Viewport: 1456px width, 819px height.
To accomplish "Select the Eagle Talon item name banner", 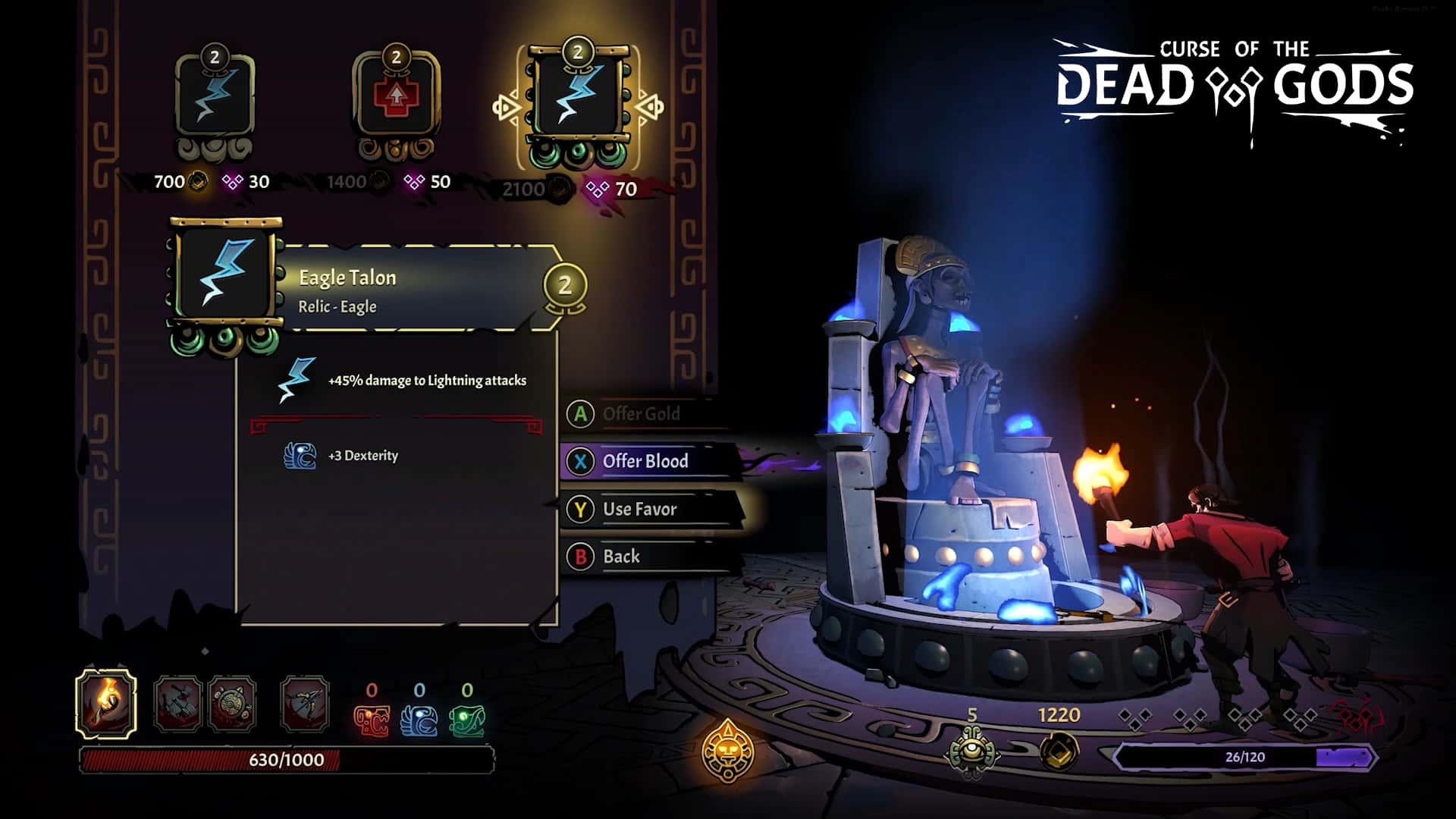I will tap(347, 278).
